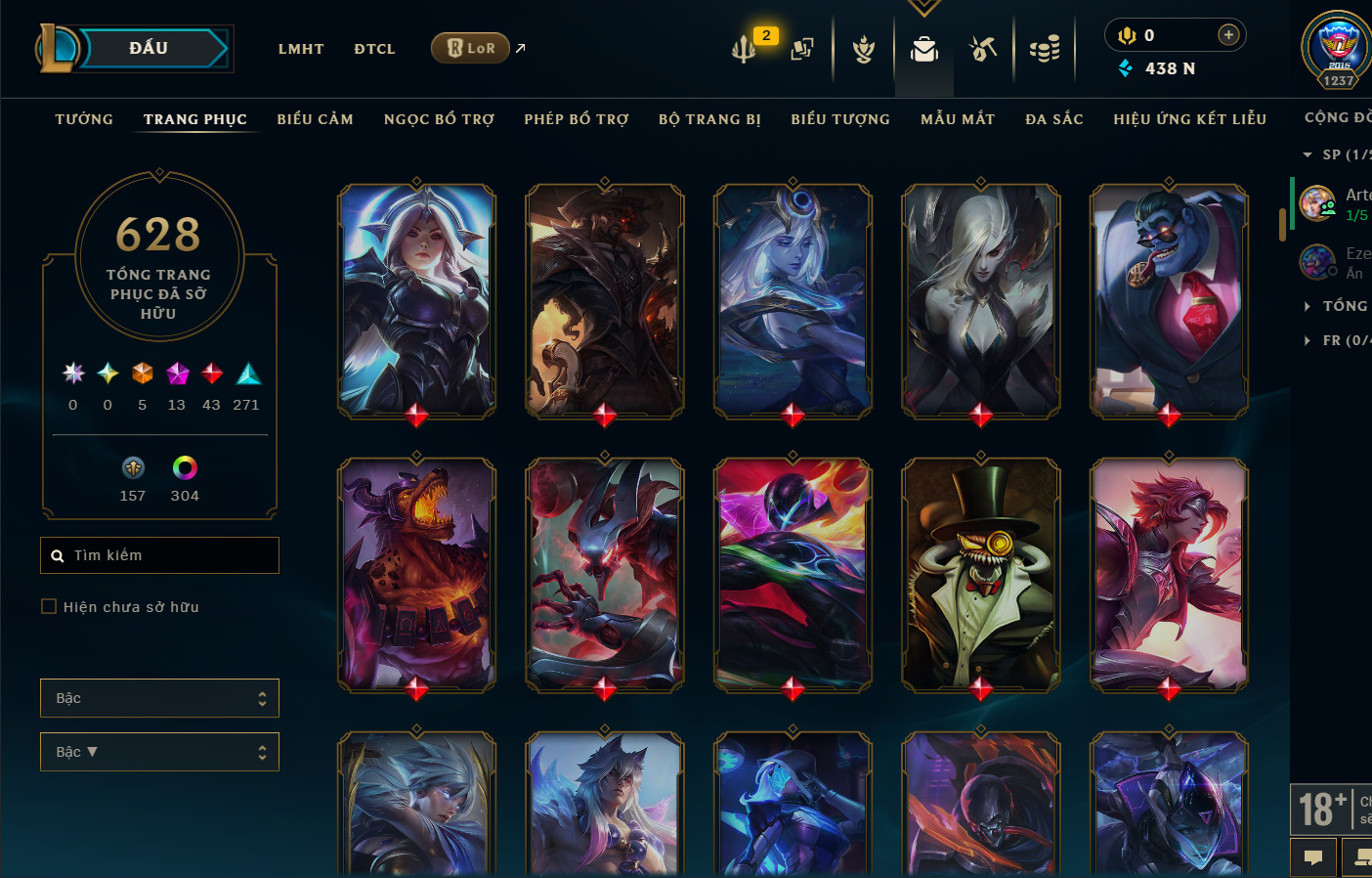The width and height of the screenshot is (1372, 878).
Task: Open the Bậc ▼ sort dropdown
Action: 159,752
